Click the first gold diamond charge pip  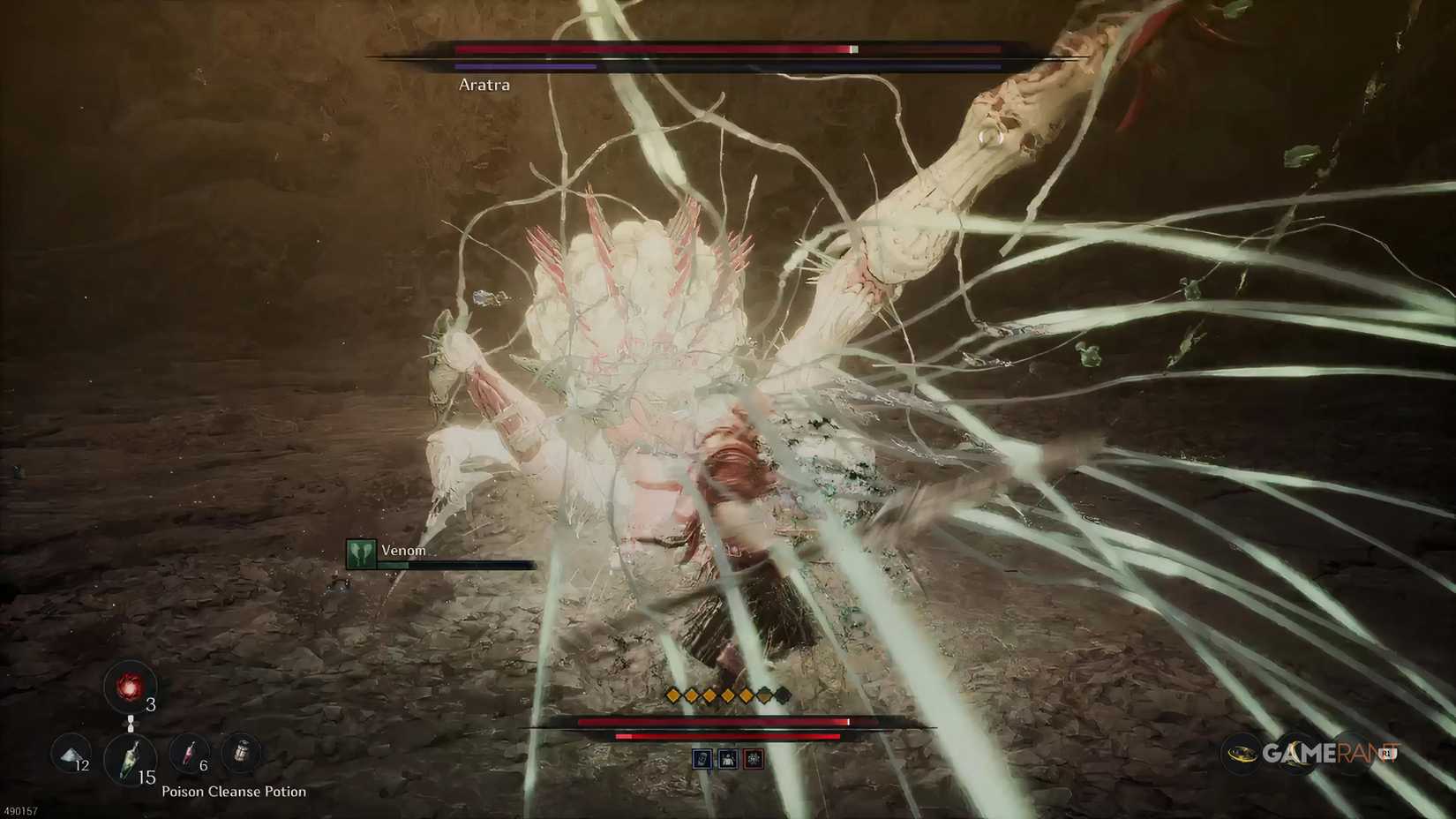(x=672, y=696)
